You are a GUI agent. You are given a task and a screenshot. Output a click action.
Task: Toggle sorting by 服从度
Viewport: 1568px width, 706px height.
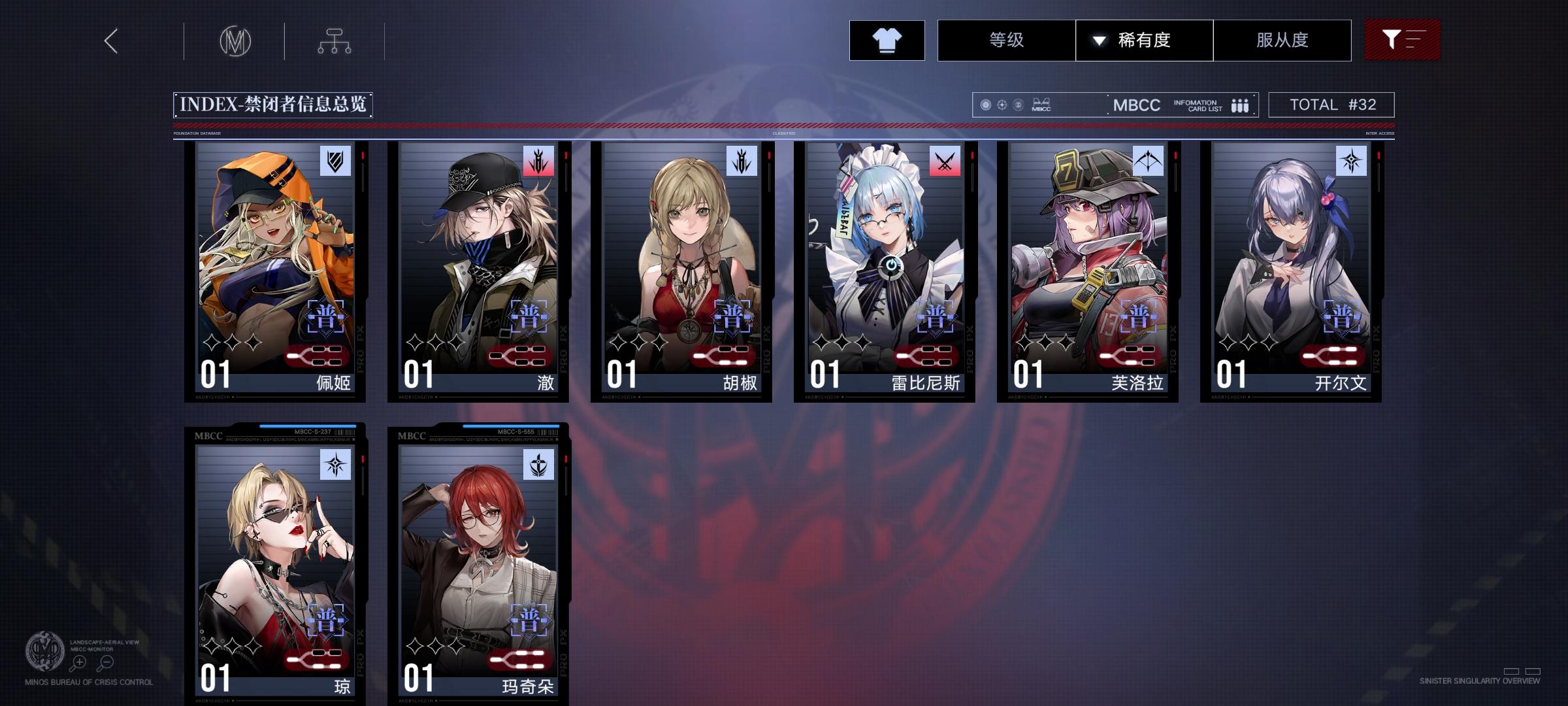pyautogui.click(x=1282, y=40)
